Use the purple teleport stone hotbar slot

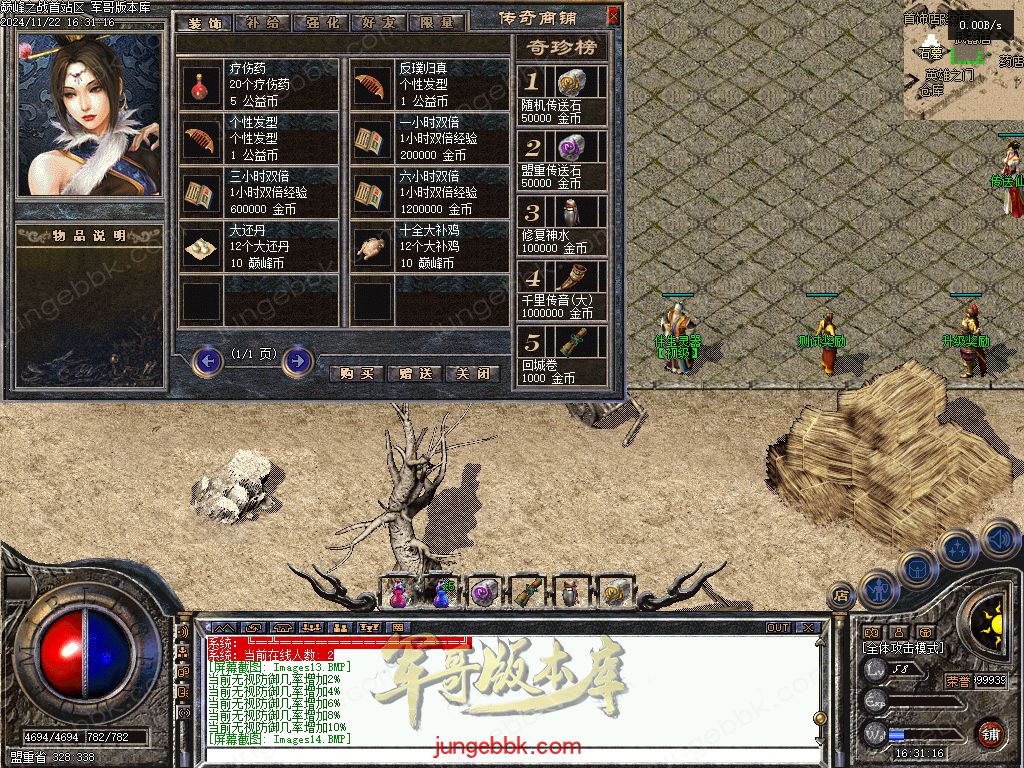[484, 594]
